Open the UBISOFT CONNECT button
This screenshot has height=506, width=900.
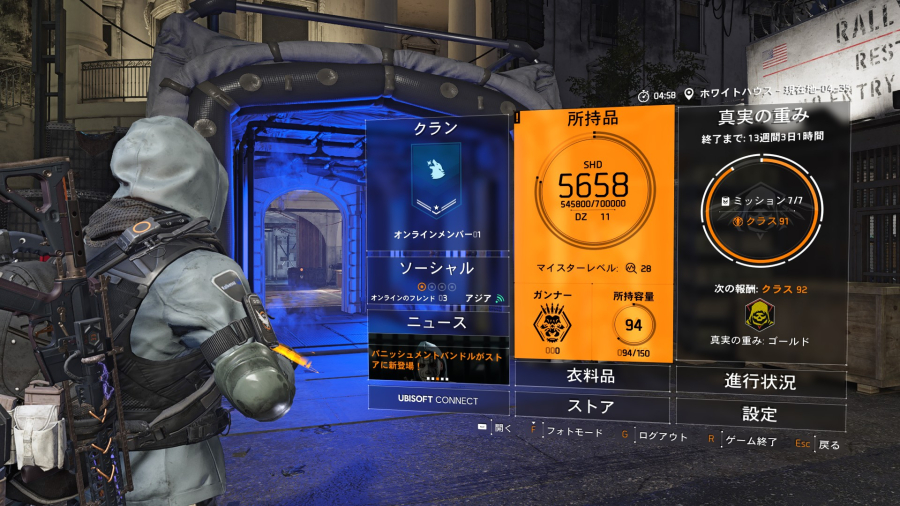[x=438, y=401]
